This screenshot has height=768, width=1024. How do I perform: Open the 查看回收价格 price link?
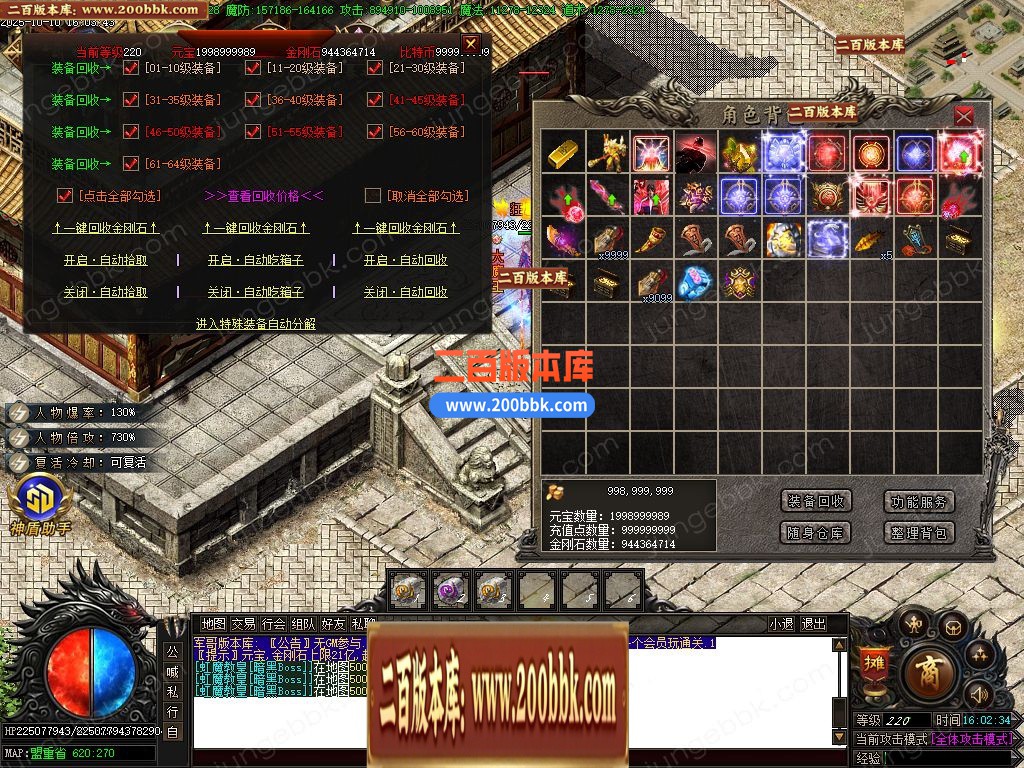coord(264,196)
